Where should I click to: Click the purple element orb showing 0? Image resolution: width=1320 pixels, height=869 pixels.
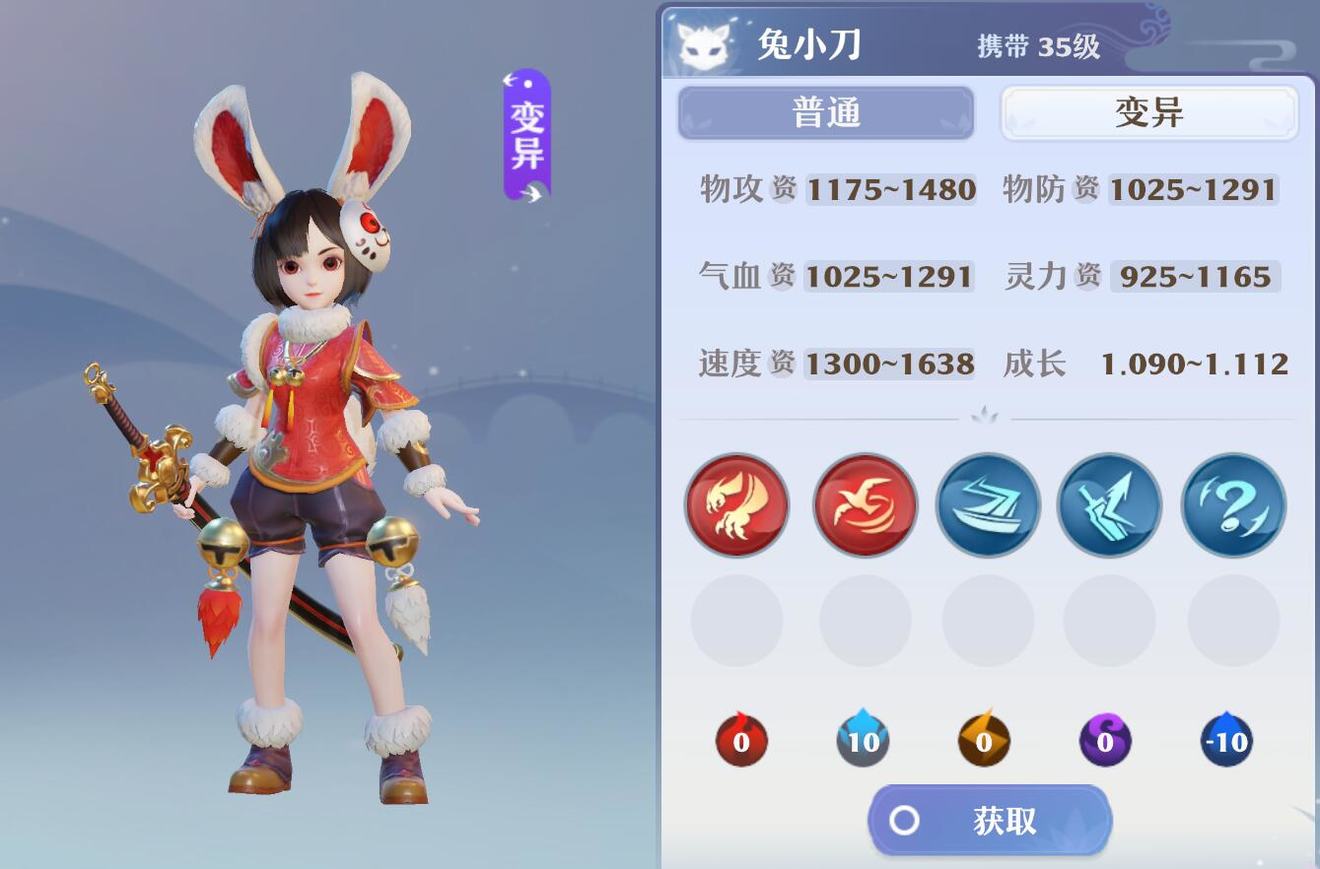pyautogui.click(x=1106, y=741)
